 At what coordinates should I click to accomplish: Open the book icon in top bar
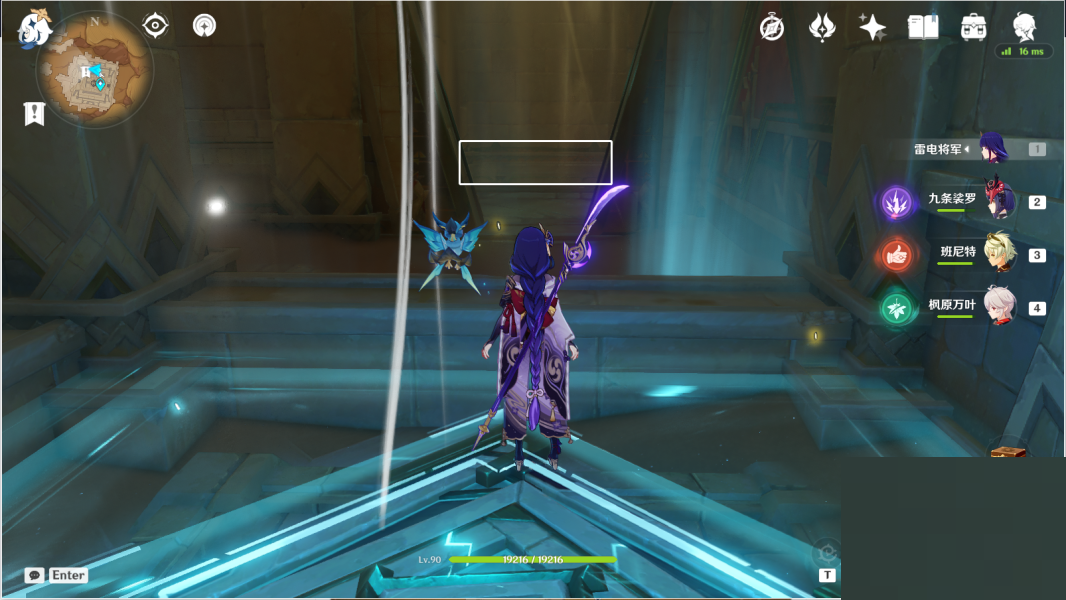922,27
